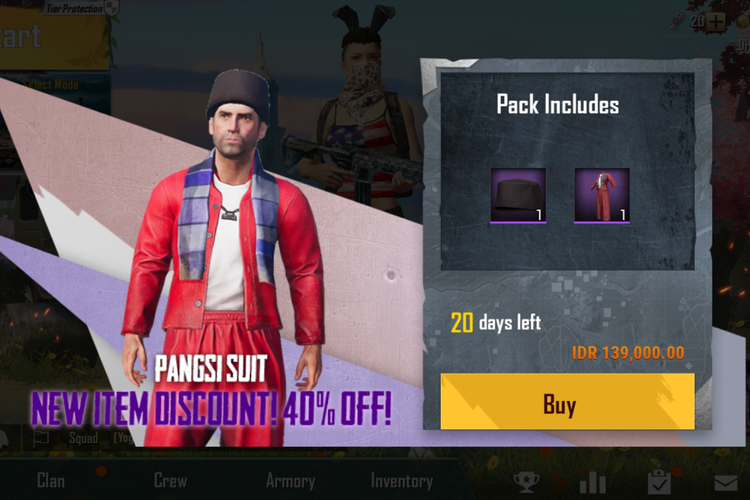Show the bar chart statistics icon
The image size is (750, 500).
click(x=593, y=483)
